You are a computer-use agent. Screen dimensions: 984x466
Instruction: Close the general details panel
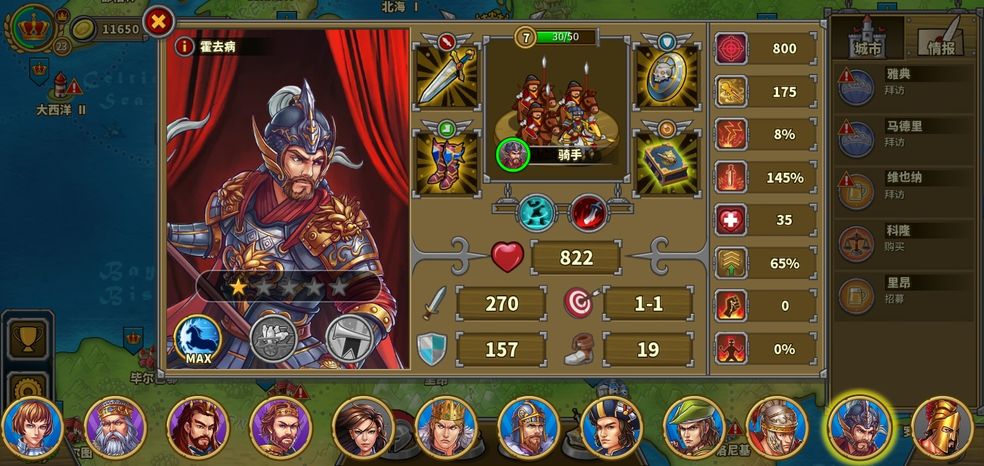pos(158,21)
